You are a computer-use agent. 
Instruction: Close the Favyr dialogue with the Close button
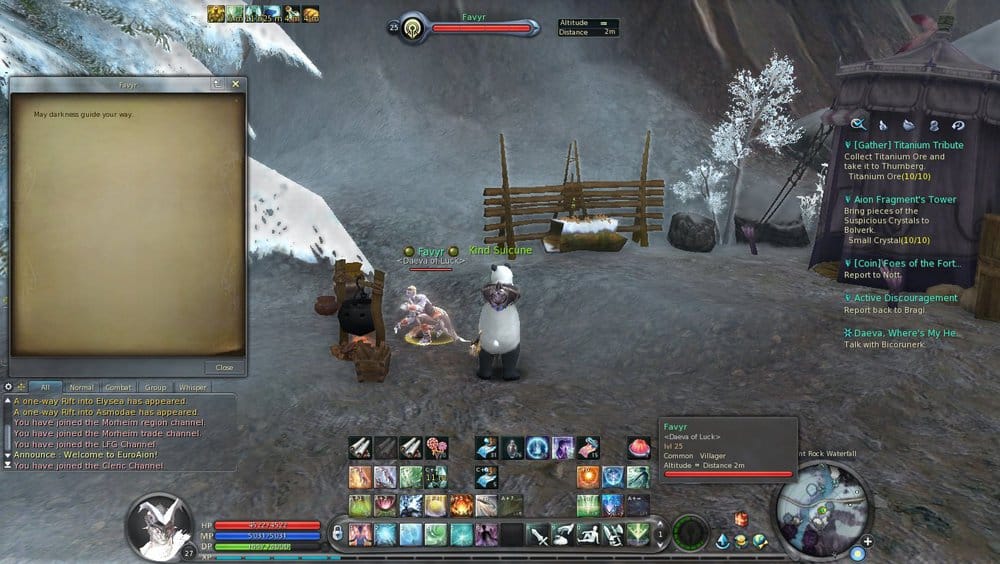pos(224,367)
